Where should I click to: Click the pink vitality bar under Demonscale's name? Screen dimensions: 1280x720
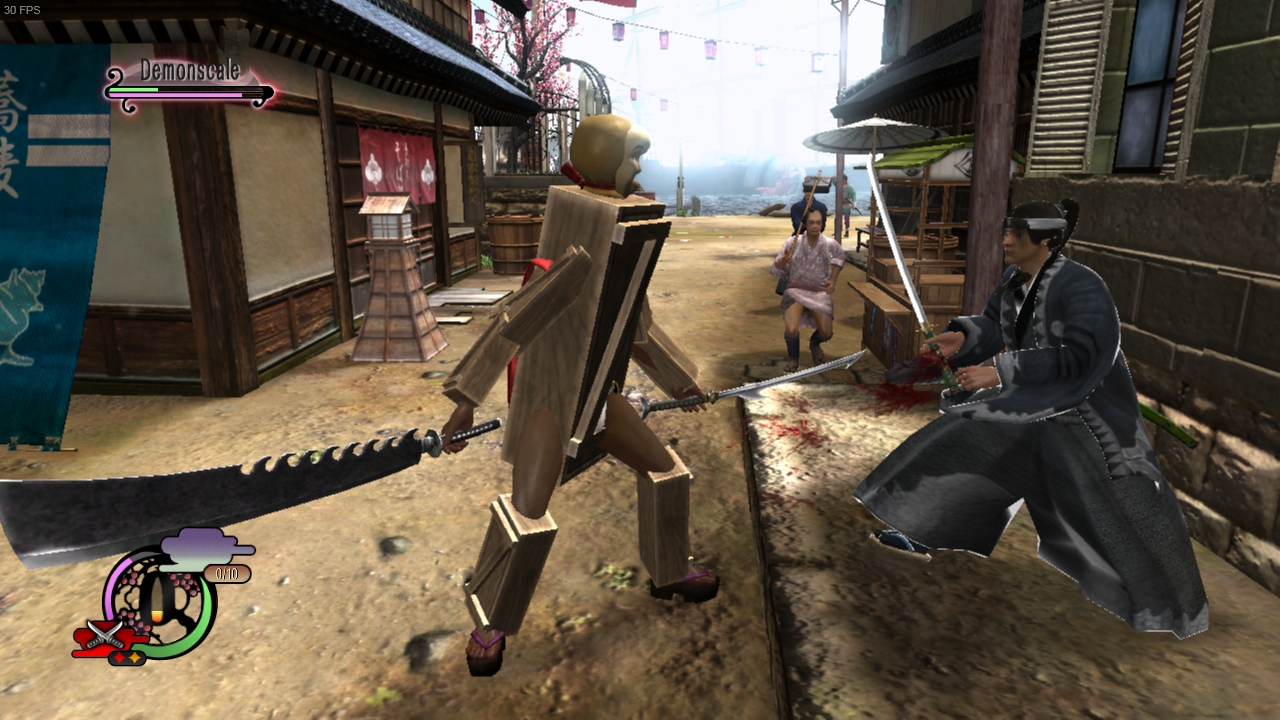(x=174, y=95)
